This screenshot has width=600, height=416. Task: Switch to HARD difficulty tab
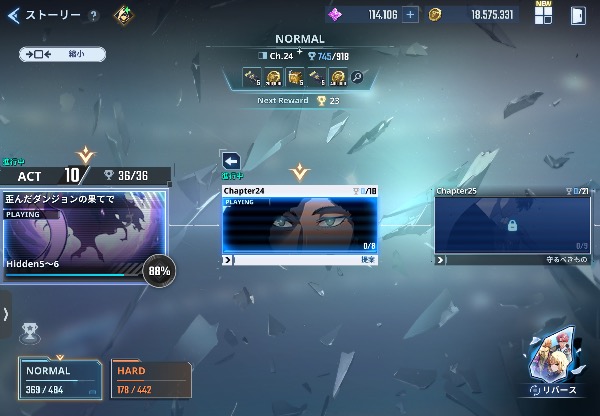click(x=150, y=377)
